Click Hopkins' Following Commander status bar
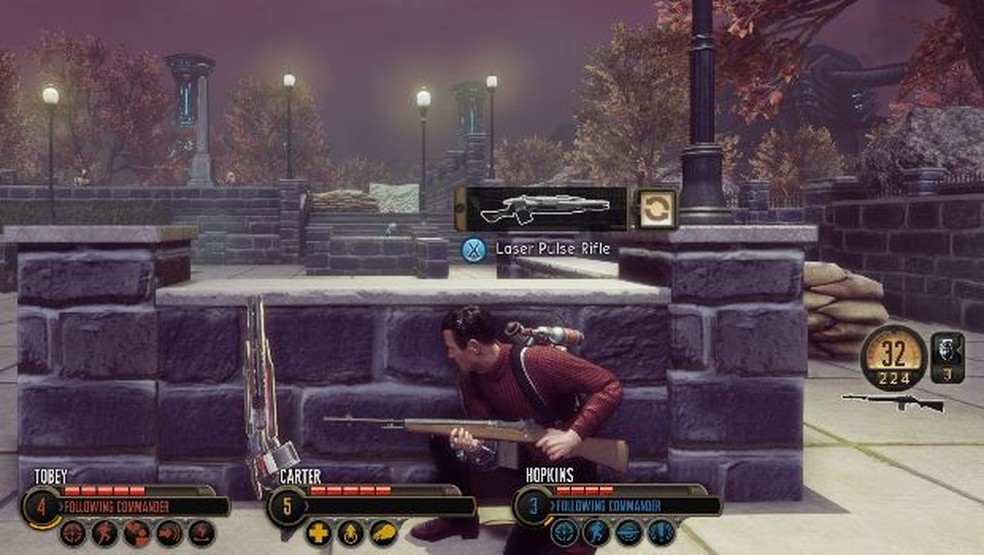Screen dimensions: 984x555 click(x=632, y=506)
